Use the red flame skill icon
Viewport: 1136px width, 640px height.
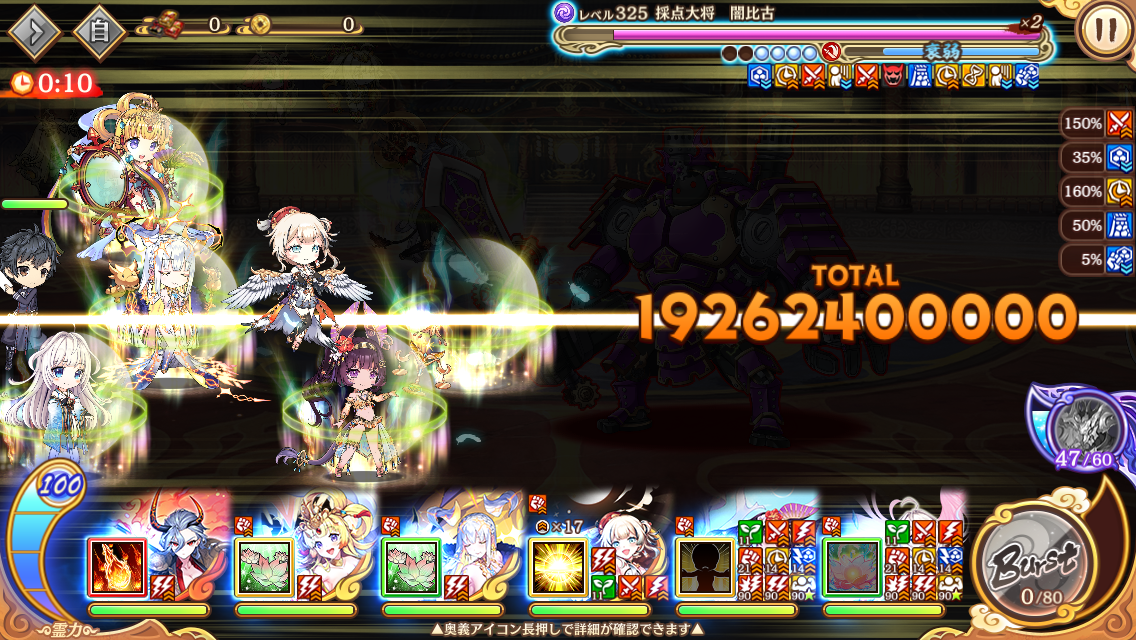click(117, 568)
